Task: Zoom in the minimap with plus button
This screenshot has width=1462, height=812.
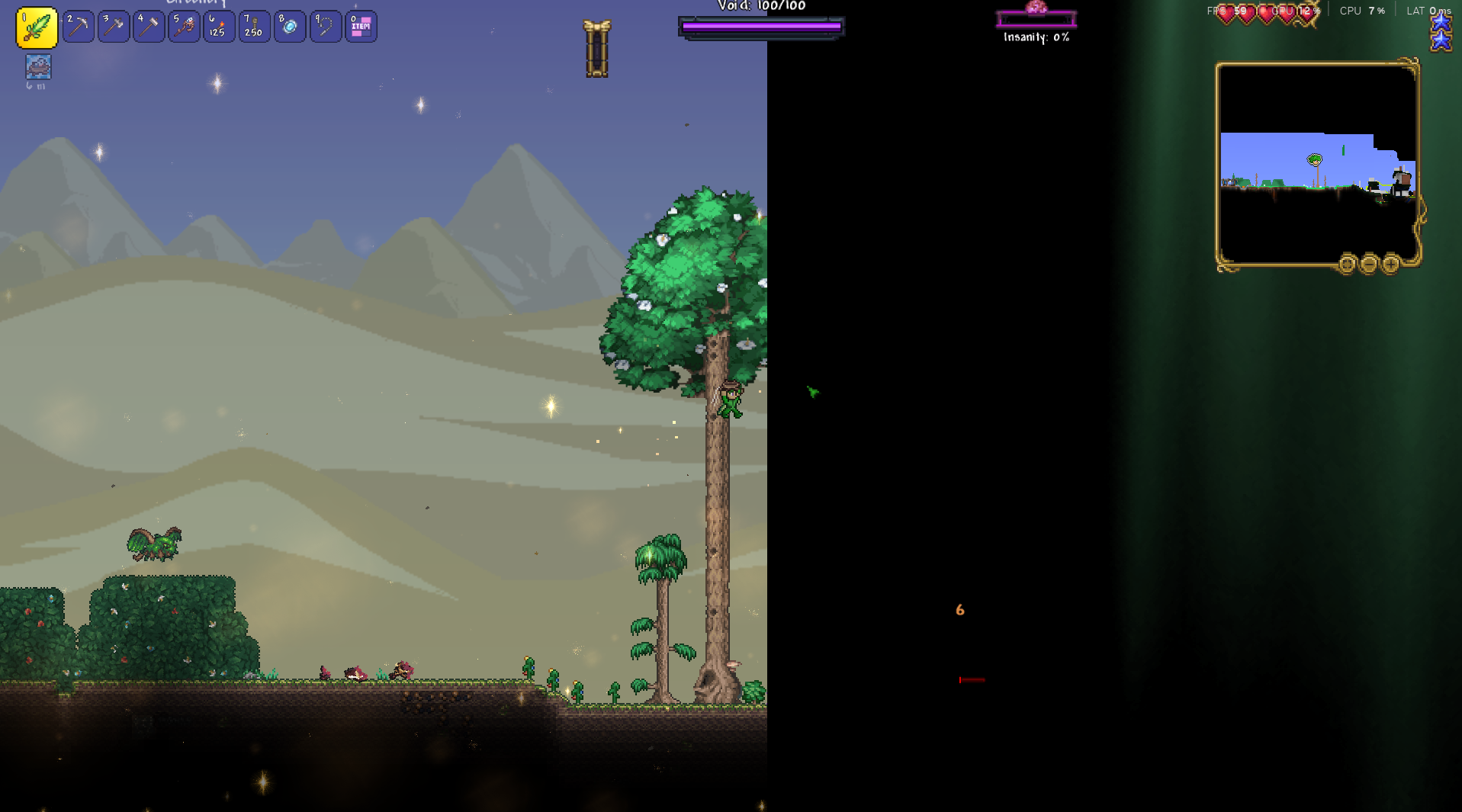Action: [1390, 265]
